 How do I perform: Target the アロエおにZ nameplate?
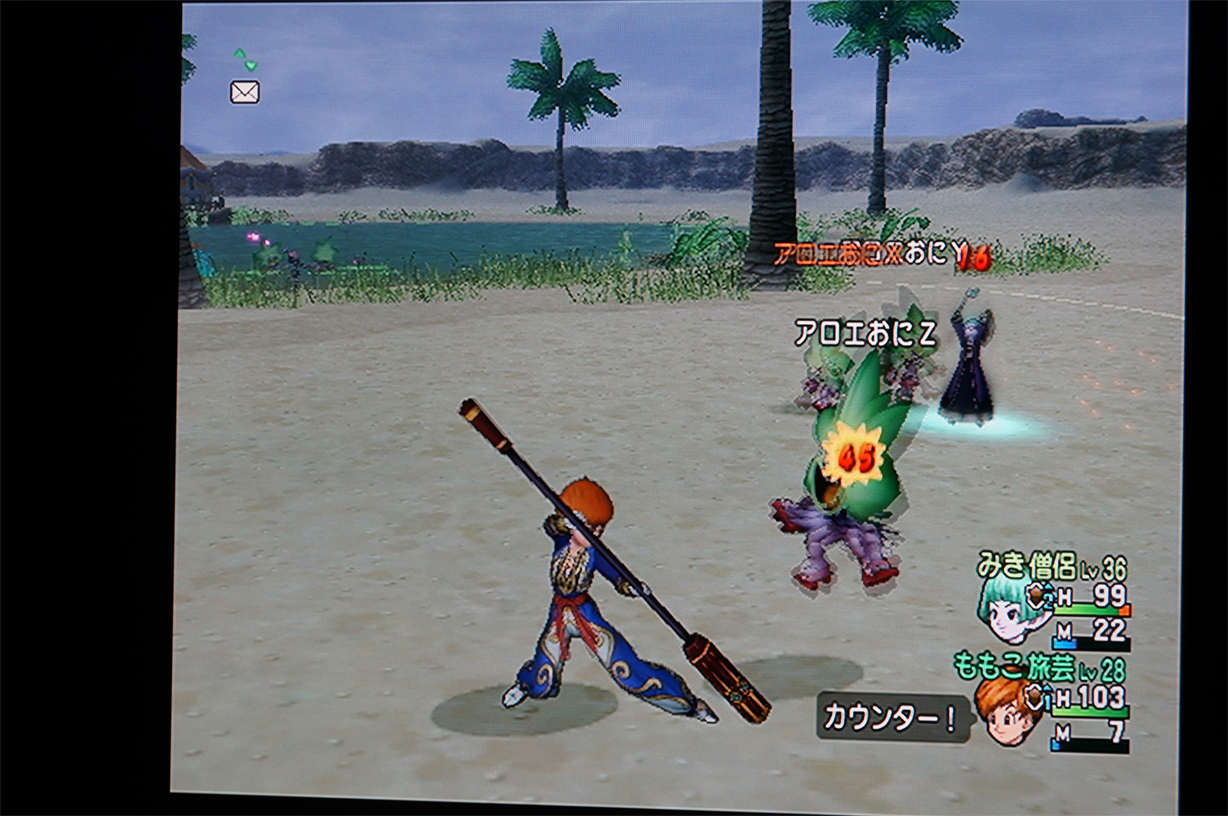tap(865, 334)
